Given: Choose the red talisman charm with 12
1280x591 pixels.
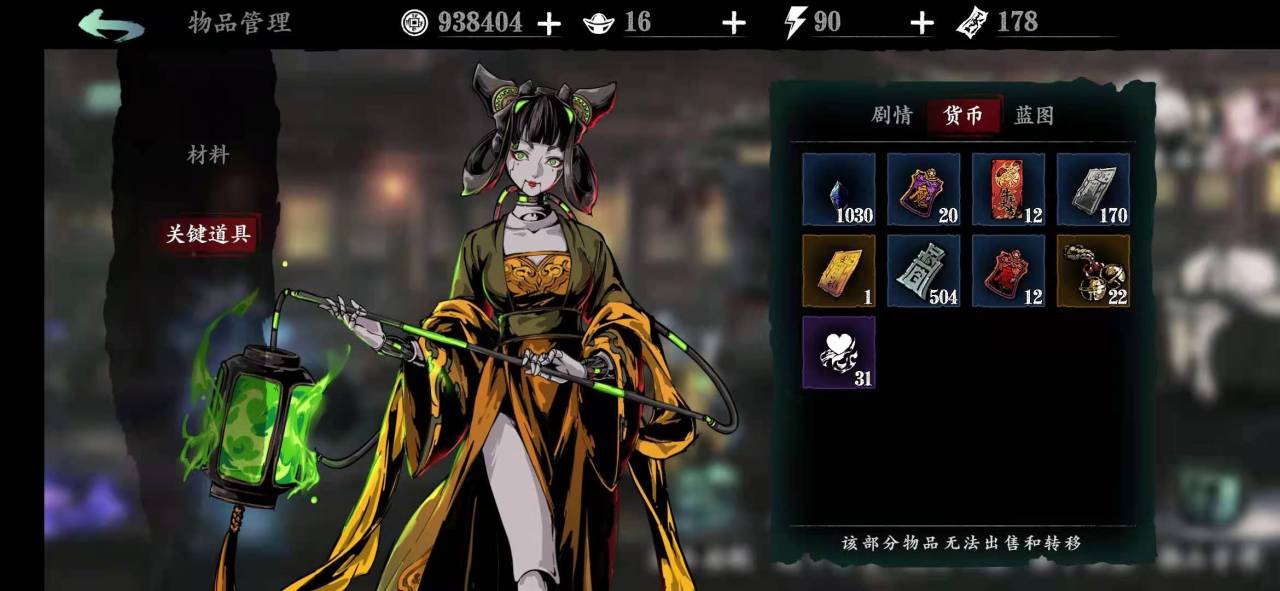Looking at the screenshot, I should click(x=1008, y=271).
